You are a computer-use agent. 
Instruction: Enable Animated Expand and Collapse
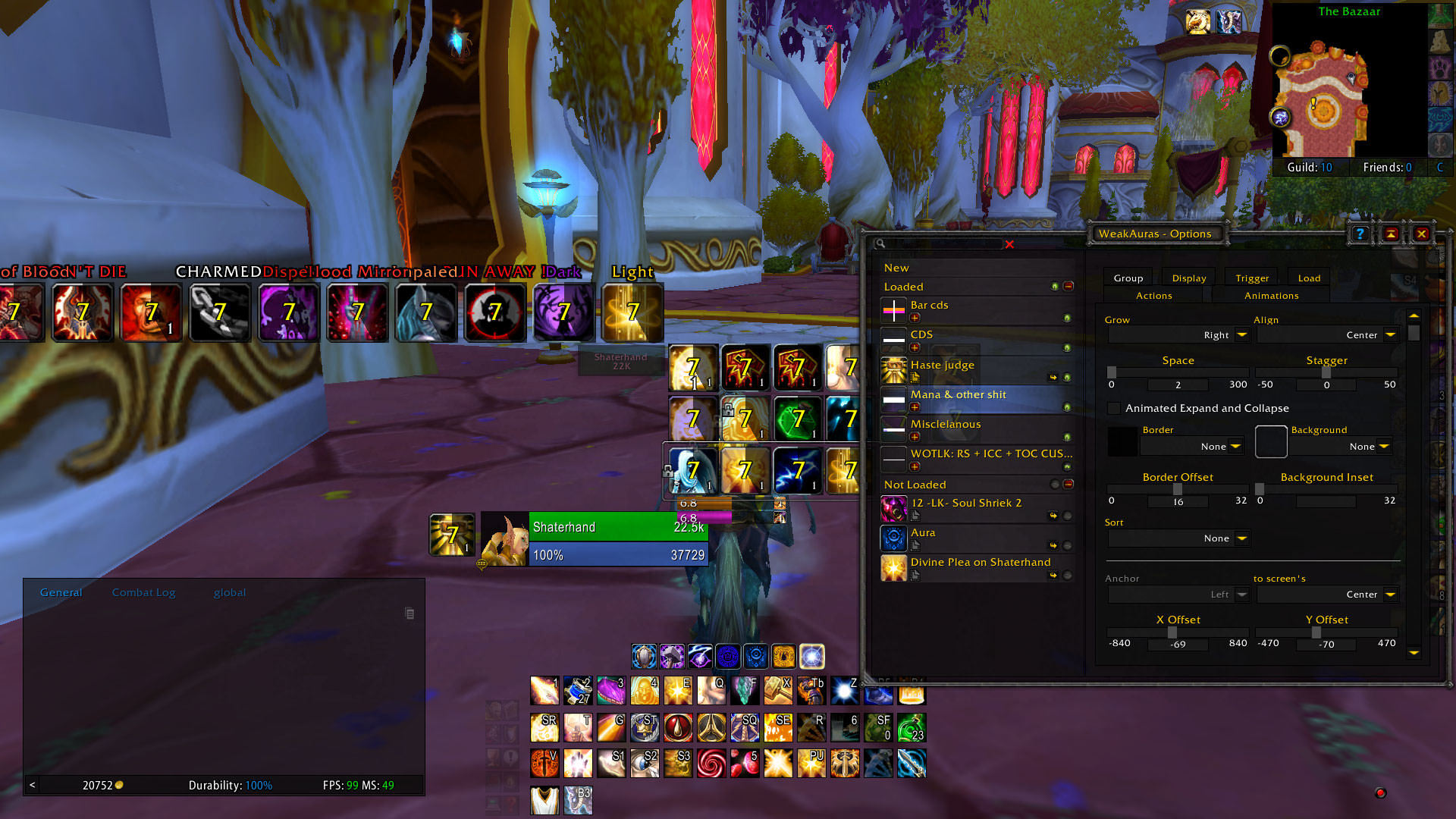click(1113, 408)
